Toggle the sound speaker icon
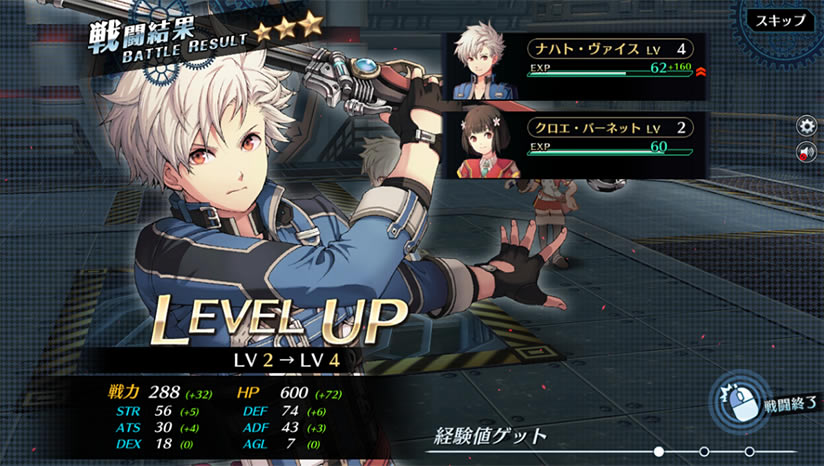 pyautogui.click(x=806, y=152)
